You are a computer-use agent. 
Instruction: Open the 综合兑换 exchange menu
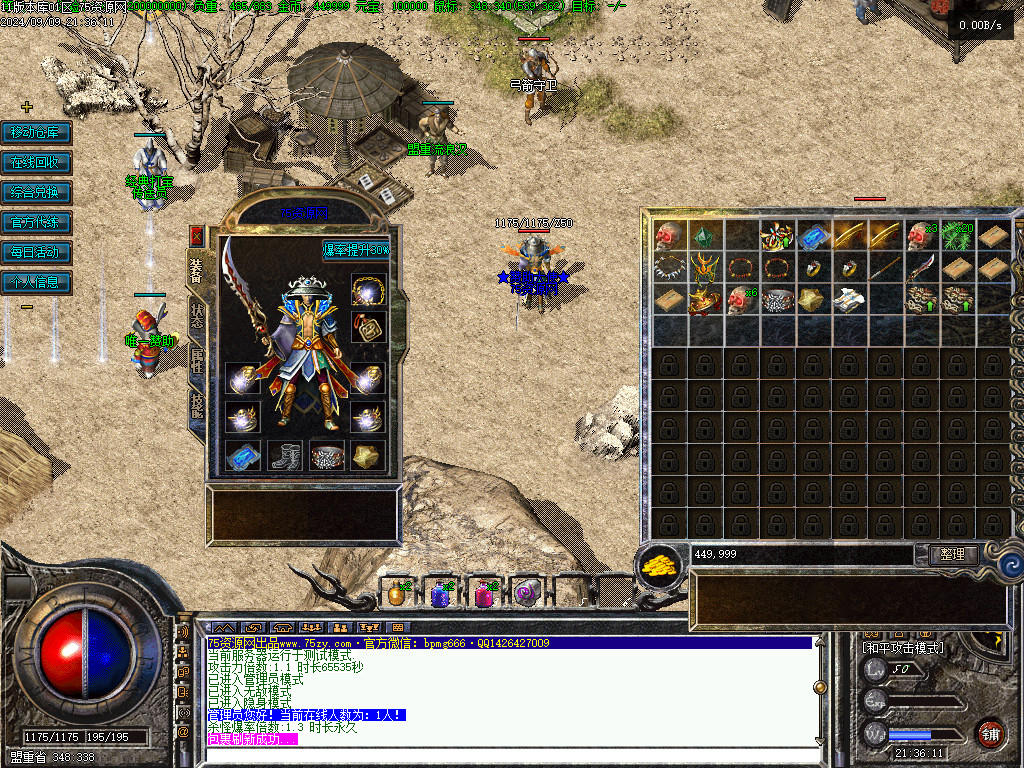[36, 192]
